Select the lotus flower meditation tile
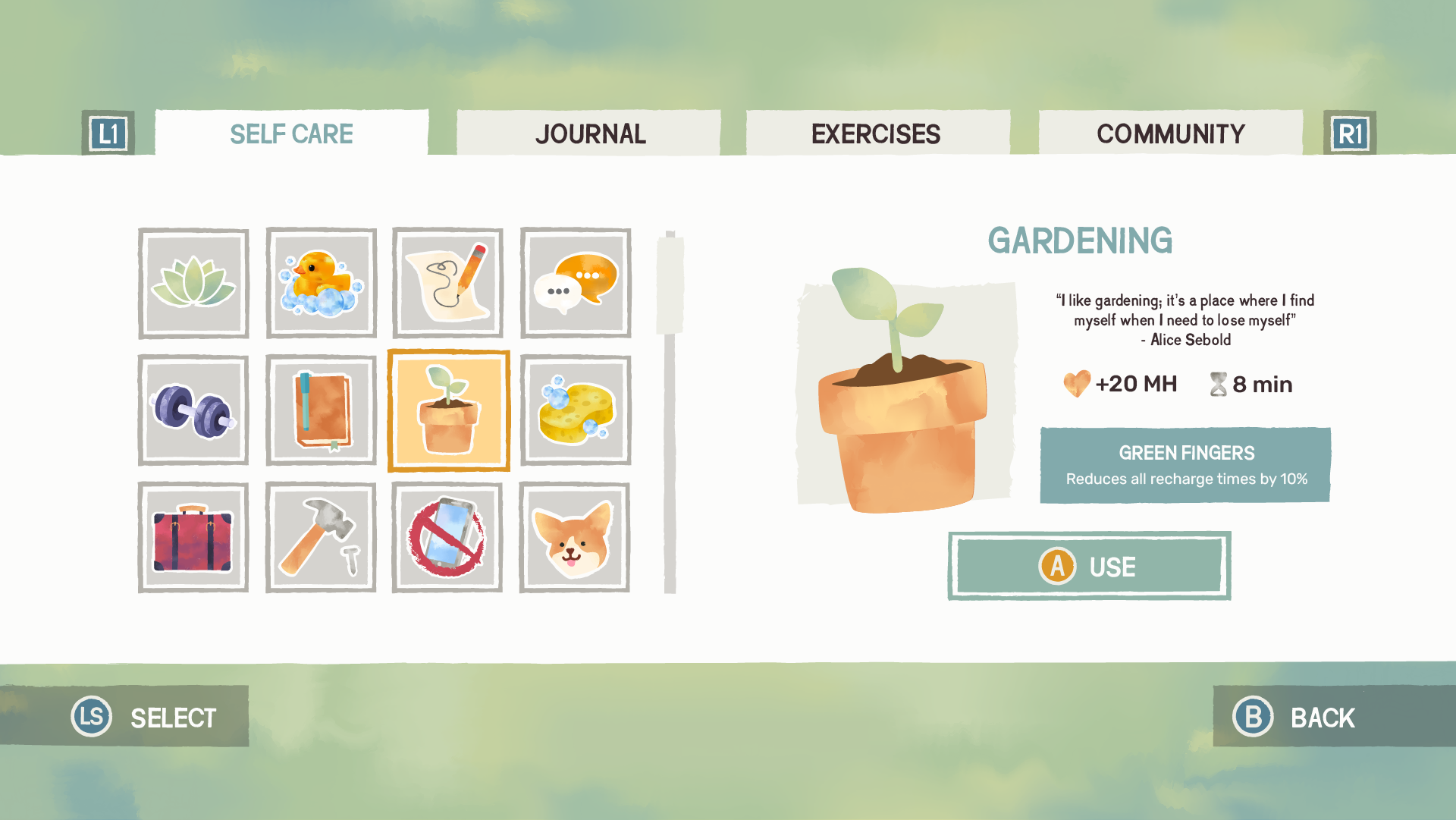This screenshot has width=1456, height=820. tap(193, 283)
